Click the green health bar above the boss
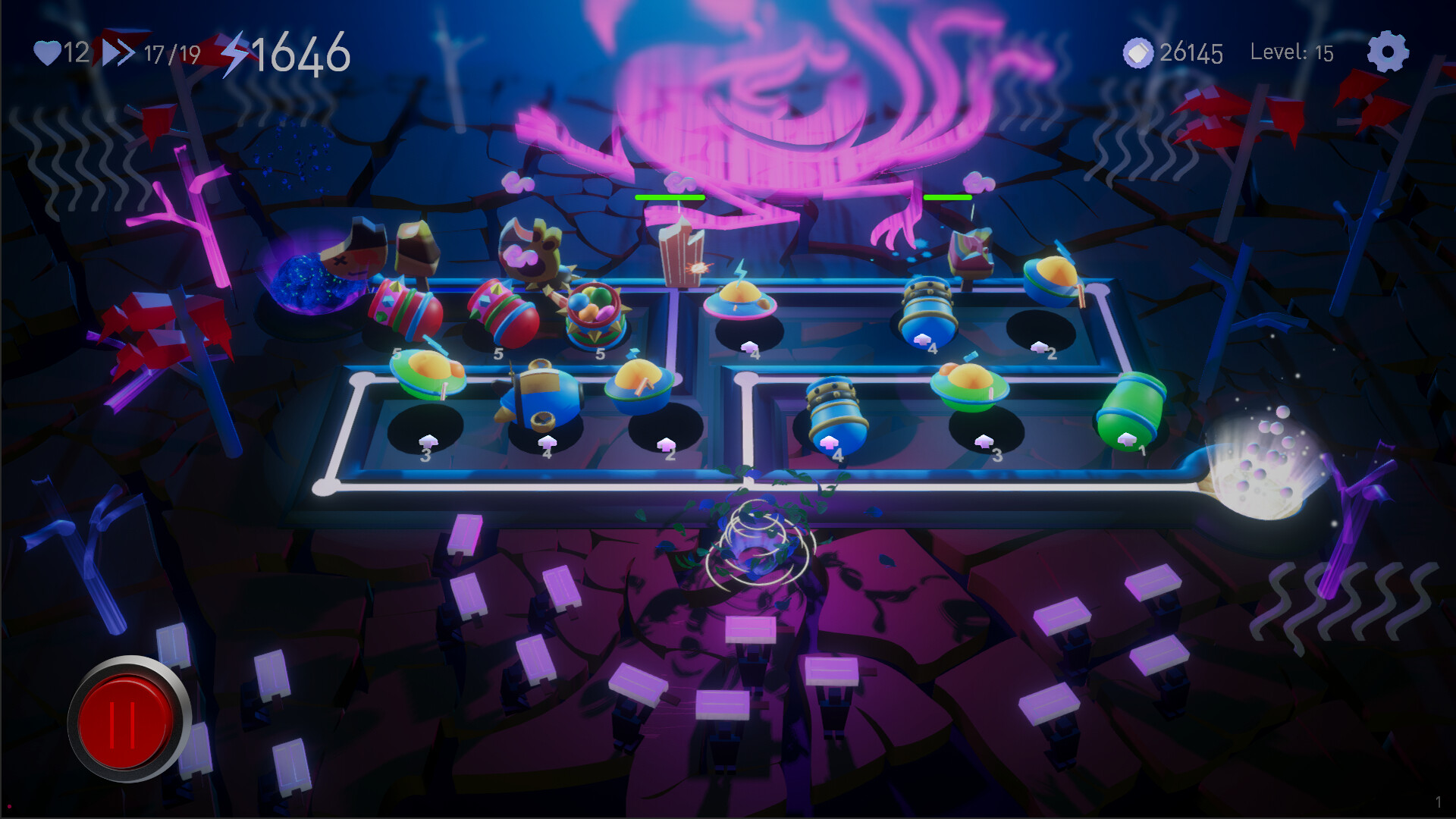This screenshot has height=819, width=1456. 670,196
